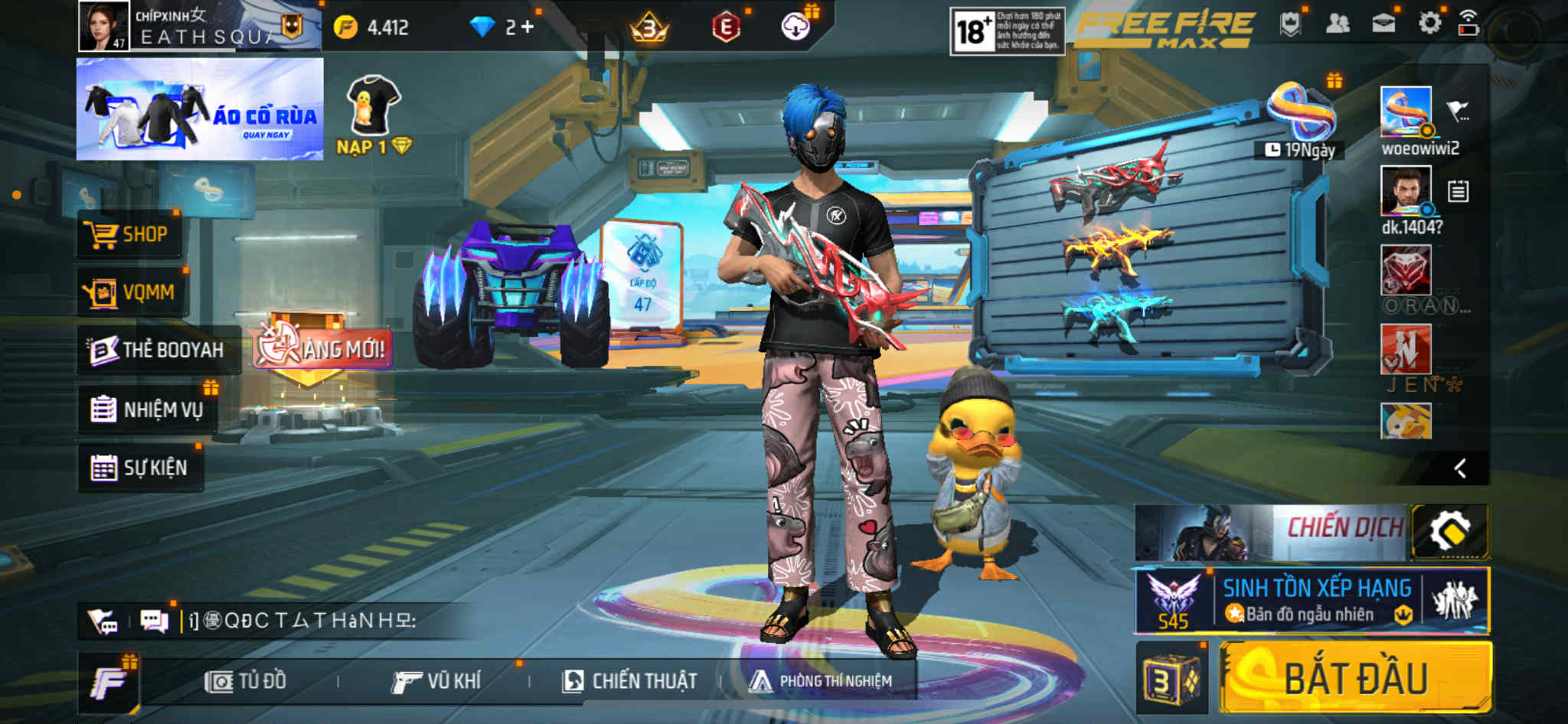Open TỦ ĐỒ wardrobe

(x=246, y=681)
